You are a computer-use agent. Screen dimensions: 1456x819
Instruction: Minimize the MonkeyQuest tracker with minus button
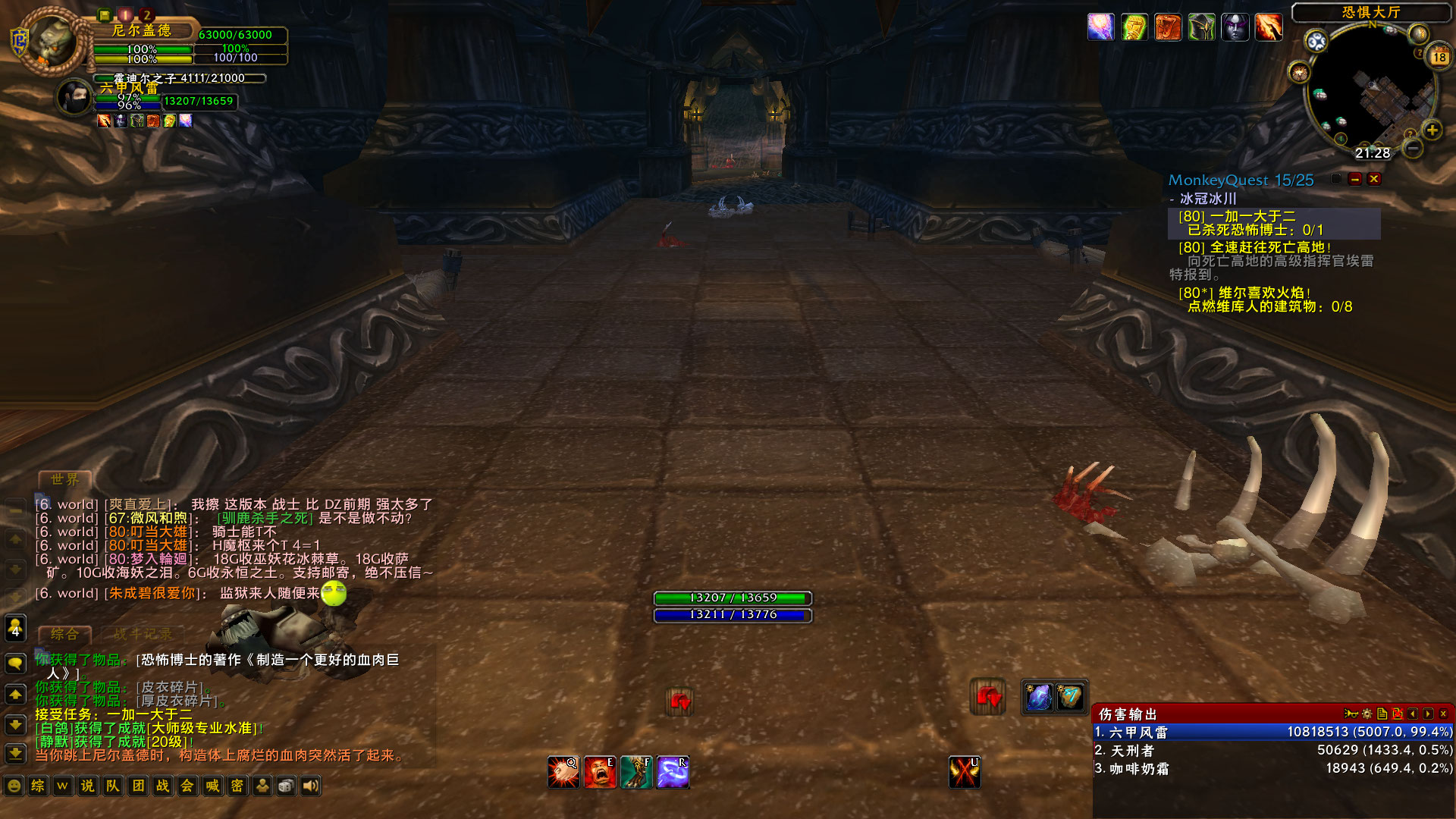[1356, 179]
